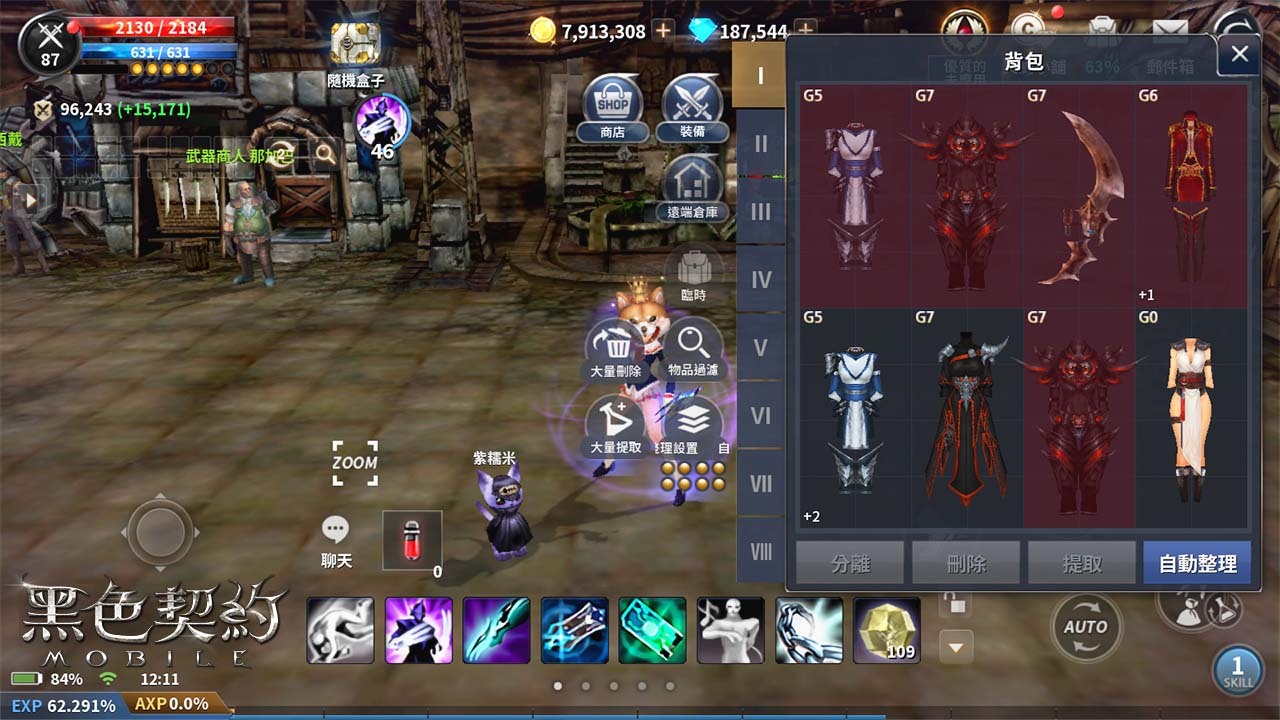
Task: Open 遠端倉庫 remote storage
Action: point(692,187)
